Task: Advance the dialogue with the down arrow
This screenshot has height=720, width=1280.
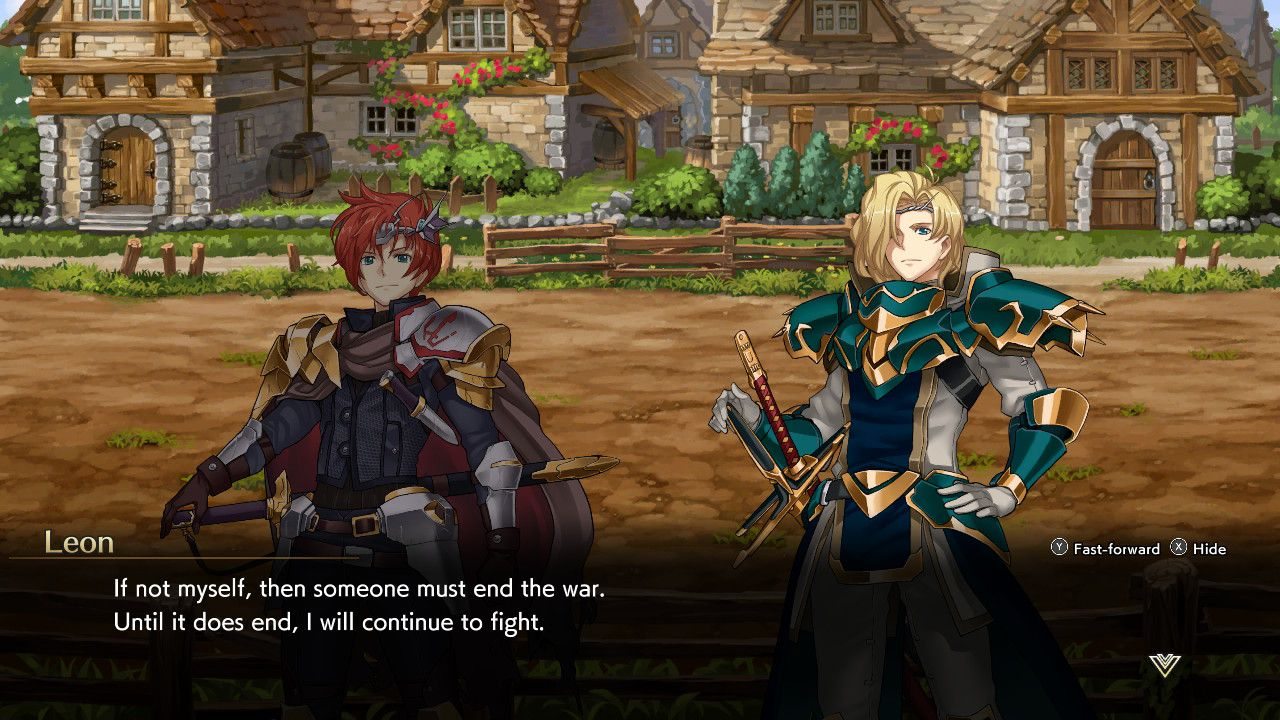Action: 1165,665
